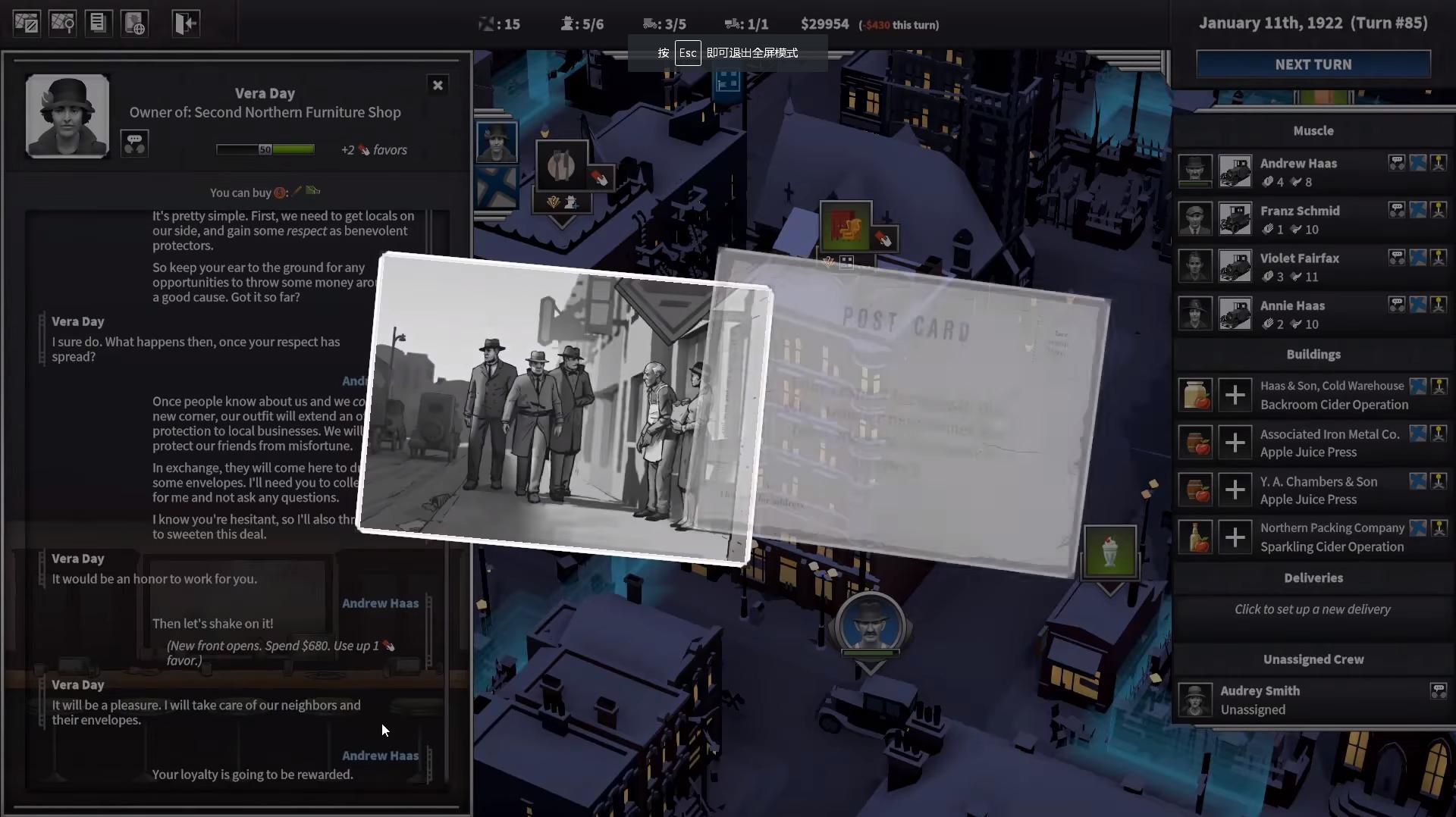Click Violet Fairfax's car icon

pyautogui.click(x=1235, y=267)
